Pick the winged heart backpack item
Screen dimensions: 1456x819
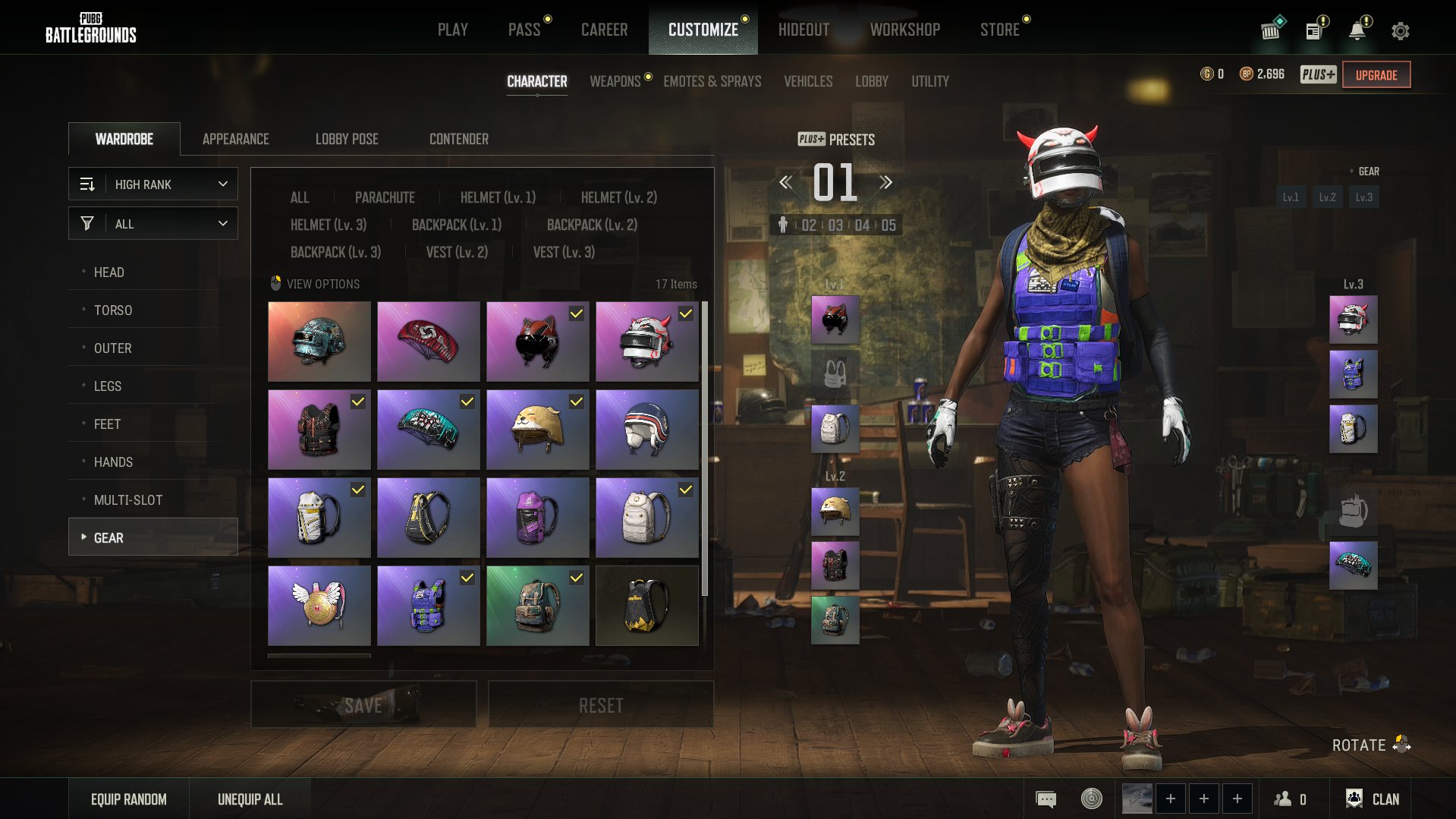coord(319,606)
